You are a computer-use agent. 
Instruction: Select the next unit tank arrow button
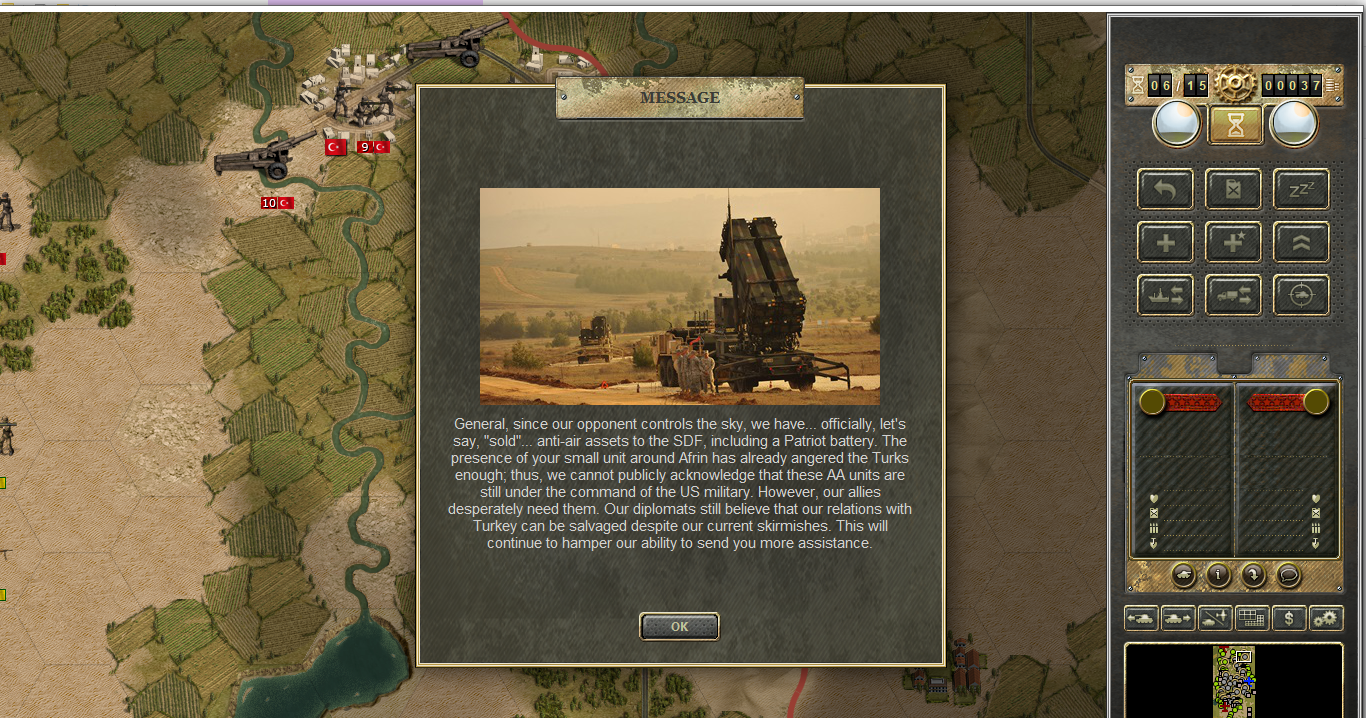pos(1178,619)
